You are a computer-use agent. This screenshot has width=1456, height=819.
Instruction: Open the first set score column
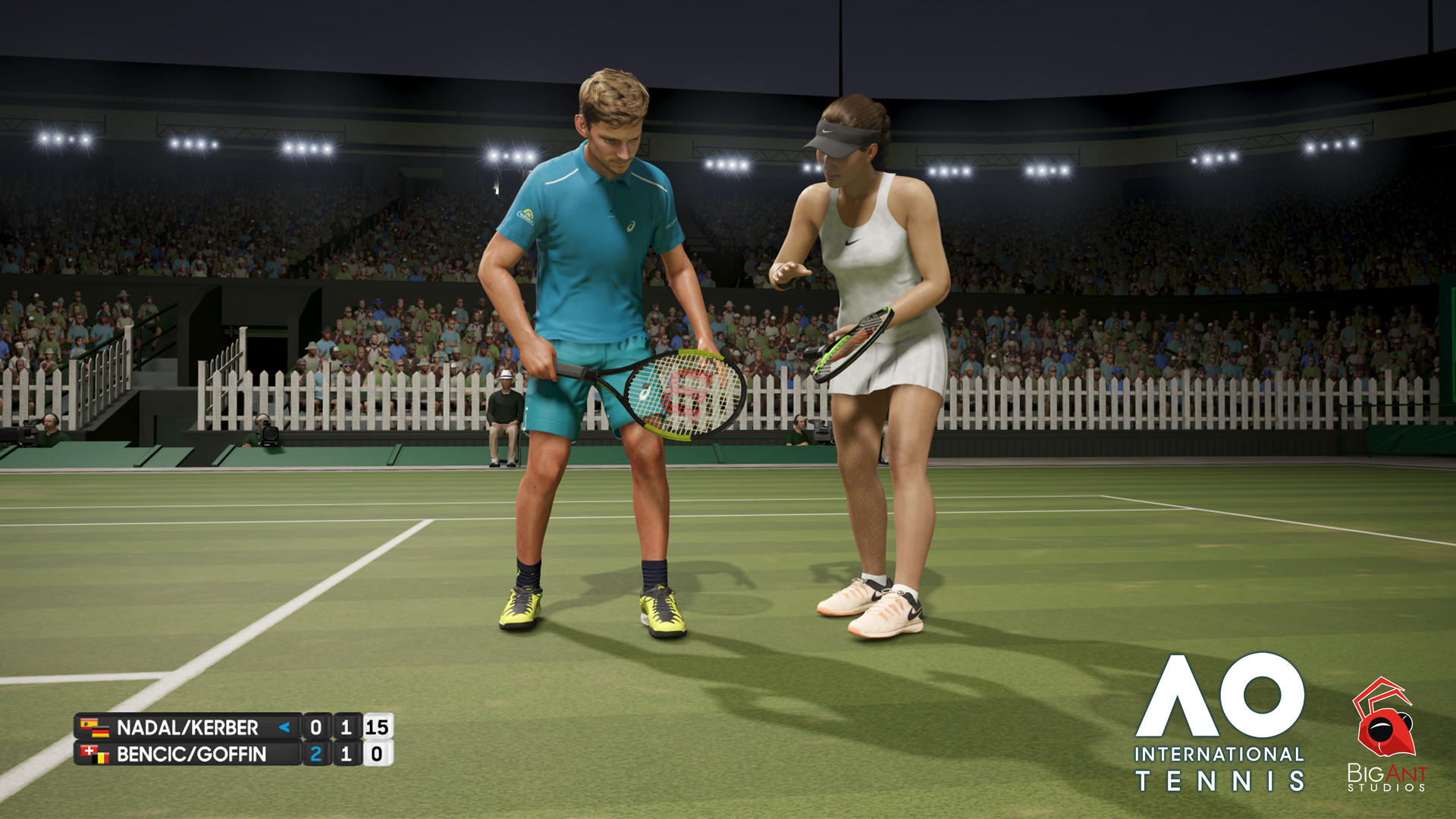click(x=316, y=726)
